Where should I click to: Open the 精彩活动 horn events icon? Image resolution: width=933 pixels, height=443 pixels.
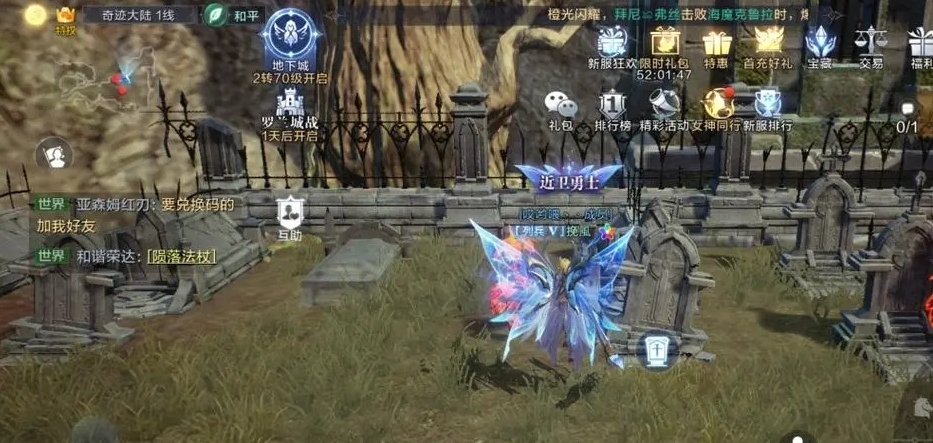point(664,106)
